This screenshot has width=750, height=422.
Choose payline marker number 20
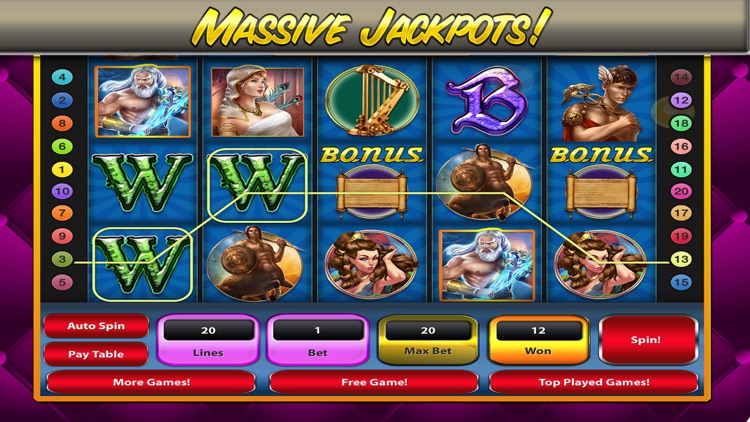[x=681, y=191]
